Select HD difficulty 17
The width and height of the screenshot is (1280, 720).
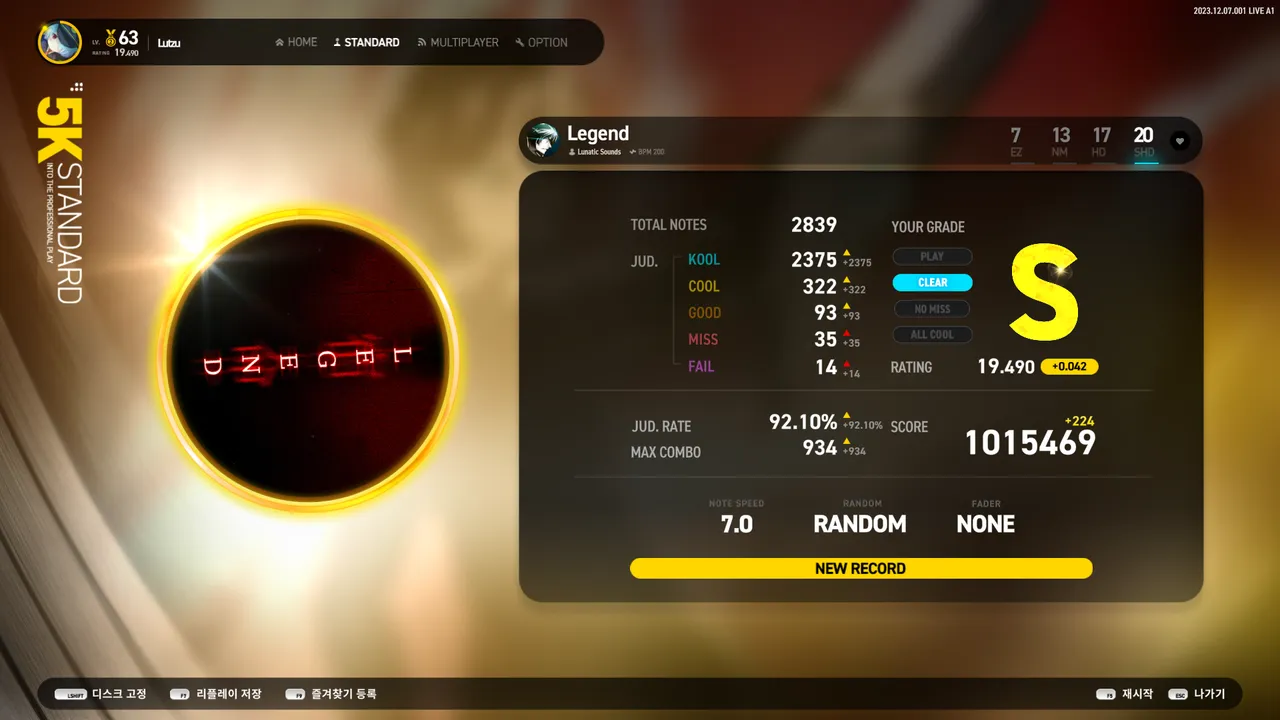click(1101, 141)
